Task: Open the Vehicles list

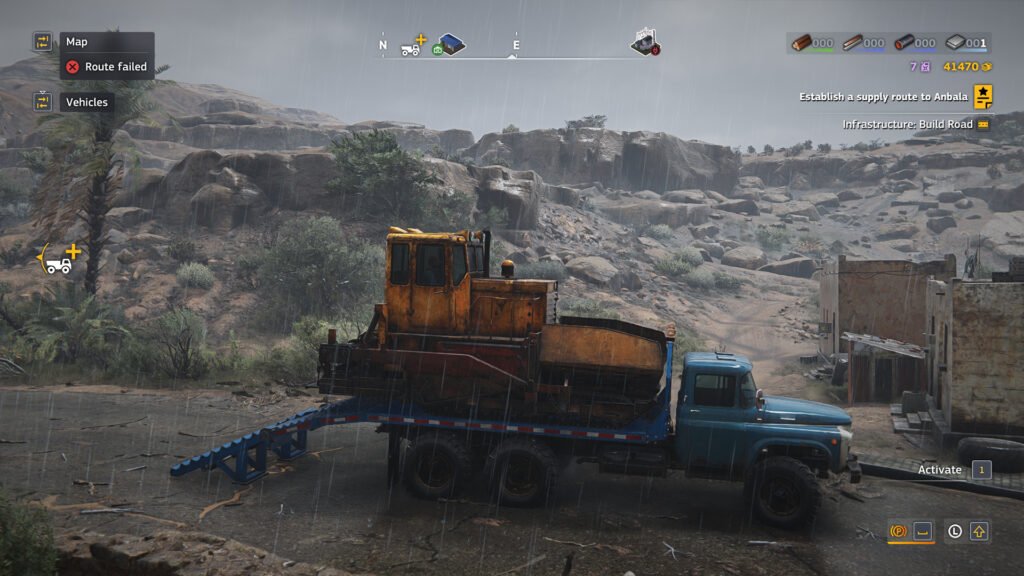Action: tap(87, 102)
